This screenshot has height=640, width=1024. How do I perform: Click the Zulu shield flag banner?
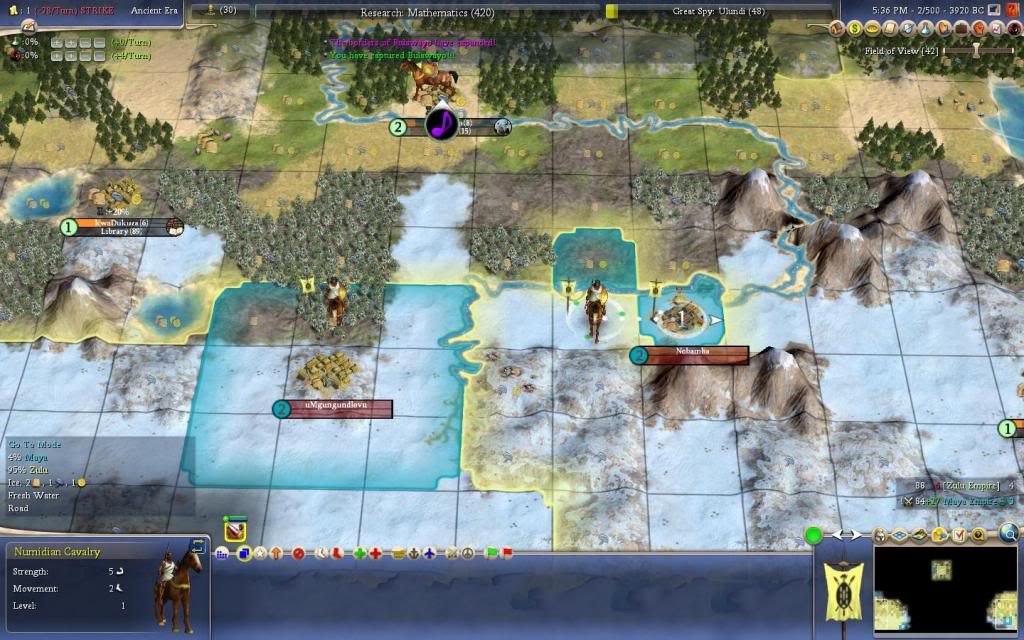click(x=843, y=583)
